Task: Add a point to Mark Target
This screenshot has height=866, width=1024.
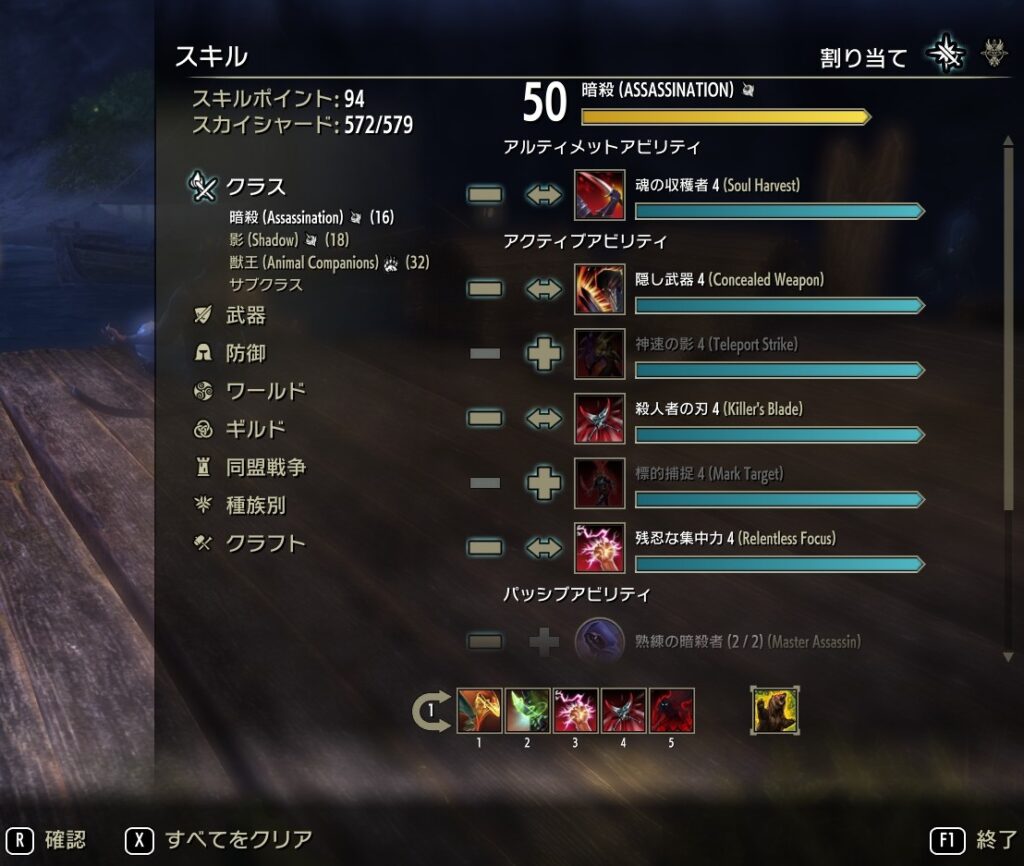Action: (x=544, y=483)
